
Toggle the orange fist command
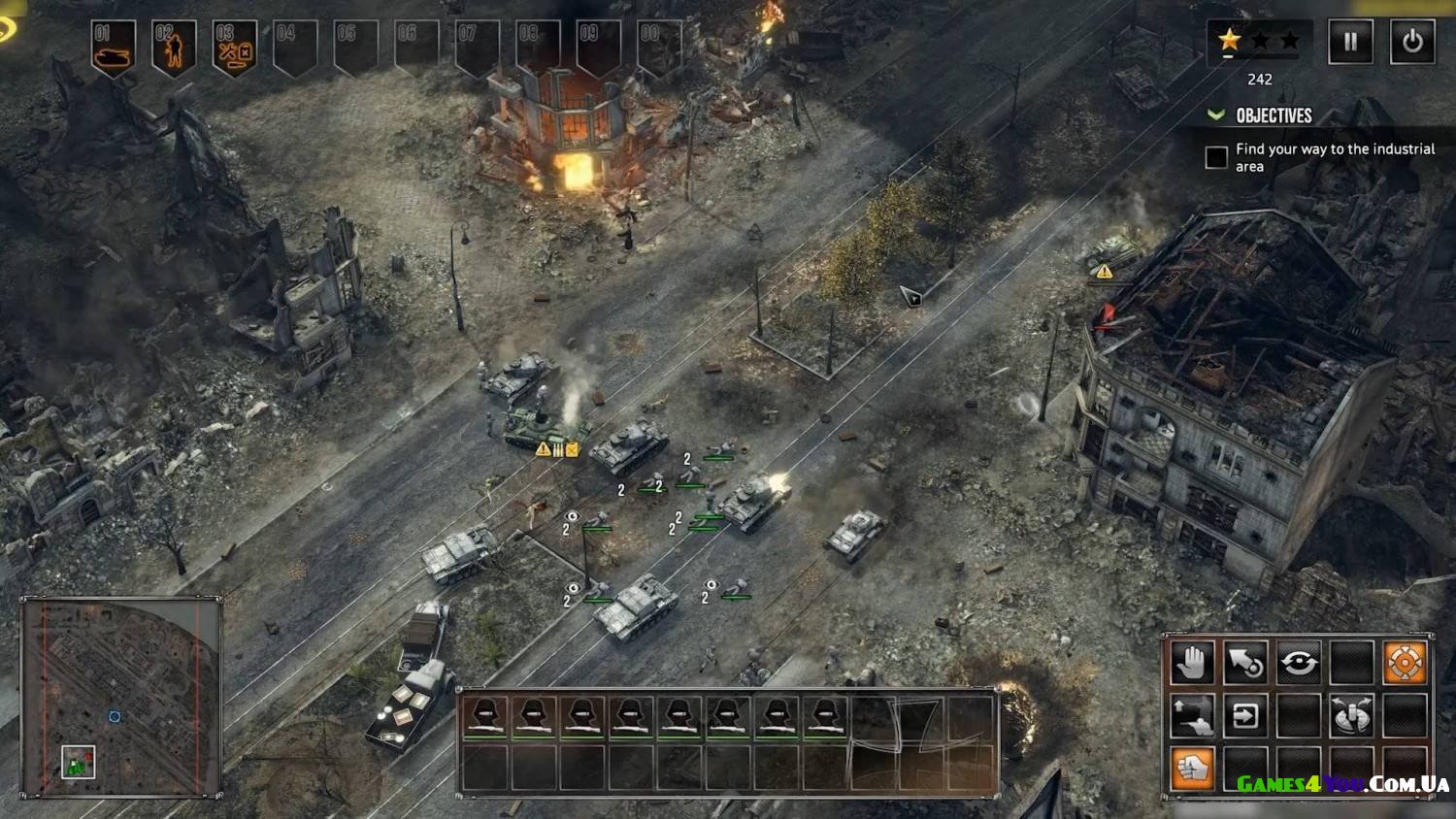(1192, 768)
